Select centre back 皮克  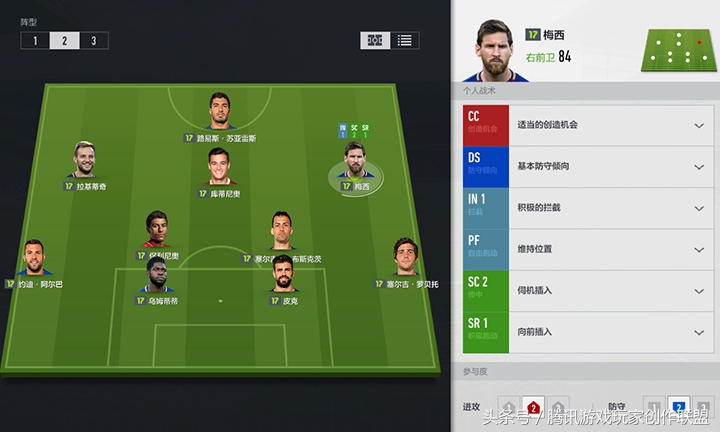pos(283,275)
